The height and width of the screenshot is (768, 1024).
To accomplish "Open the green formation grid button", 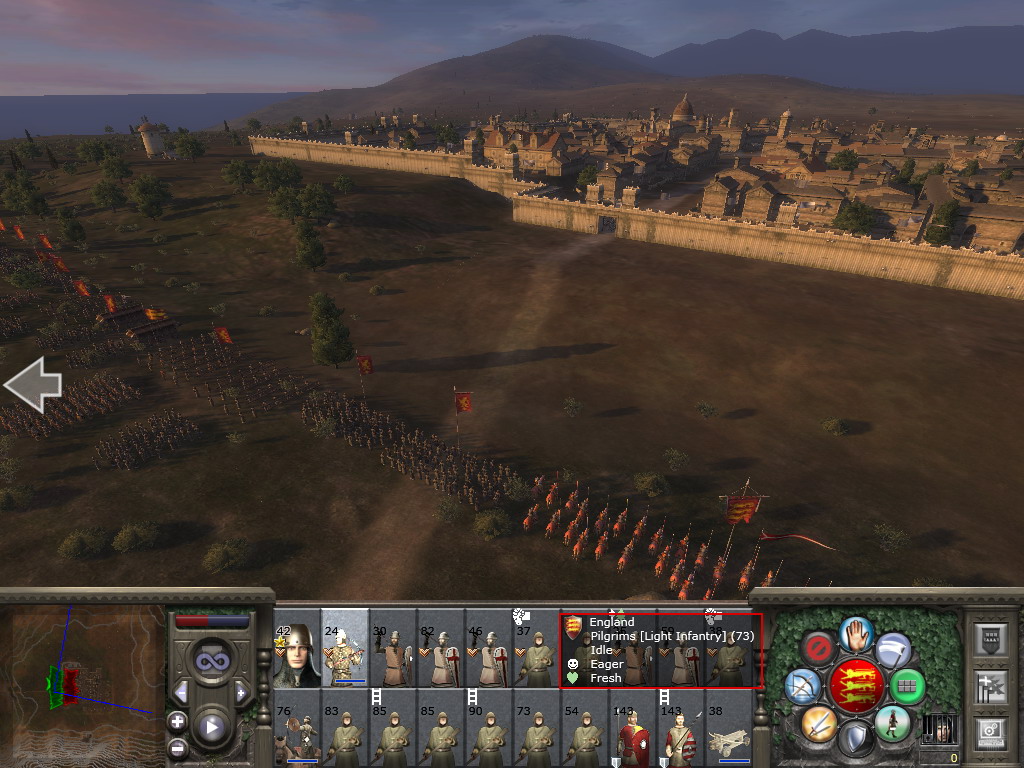I will pyautogui.click(x=907, y=686).
